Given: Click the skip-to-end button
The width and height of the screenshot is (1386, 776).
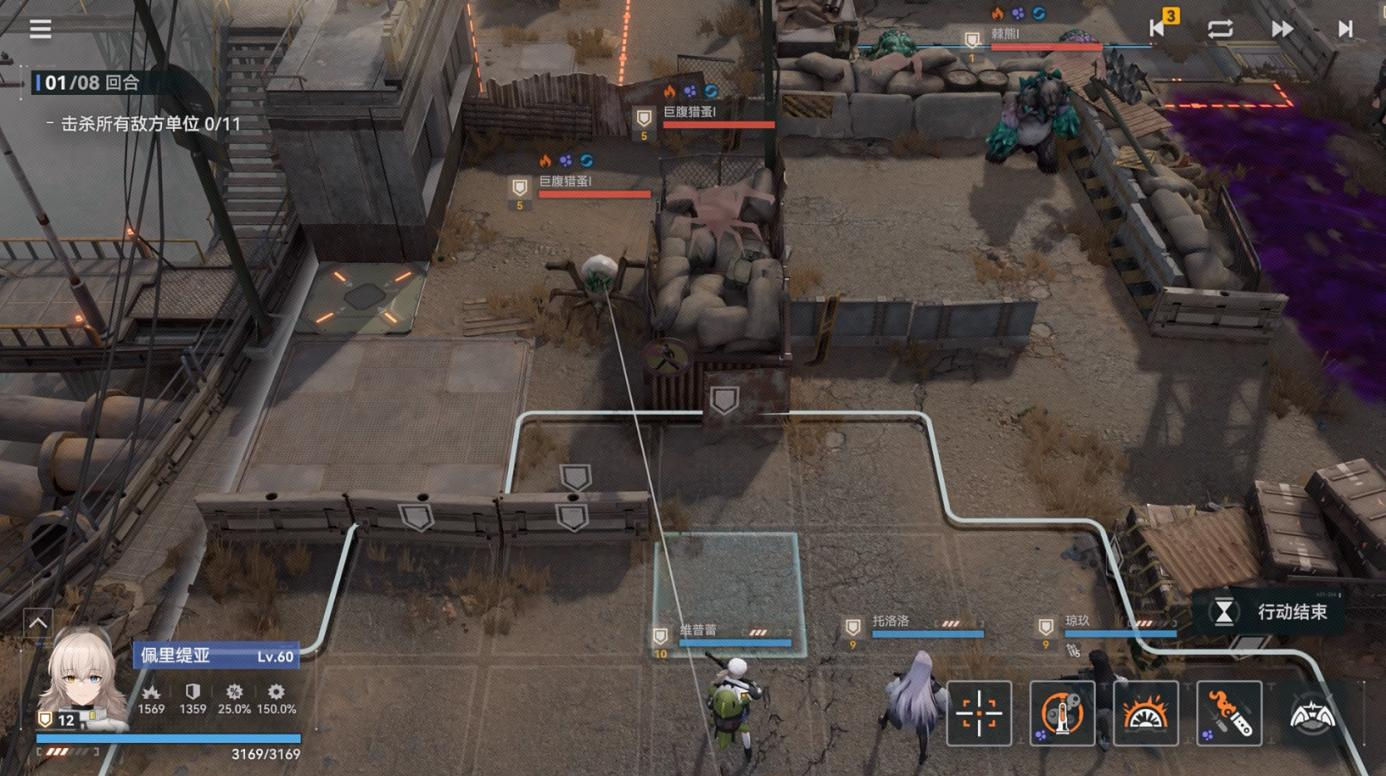Looking at the screenshot, I should point(1345,29).
